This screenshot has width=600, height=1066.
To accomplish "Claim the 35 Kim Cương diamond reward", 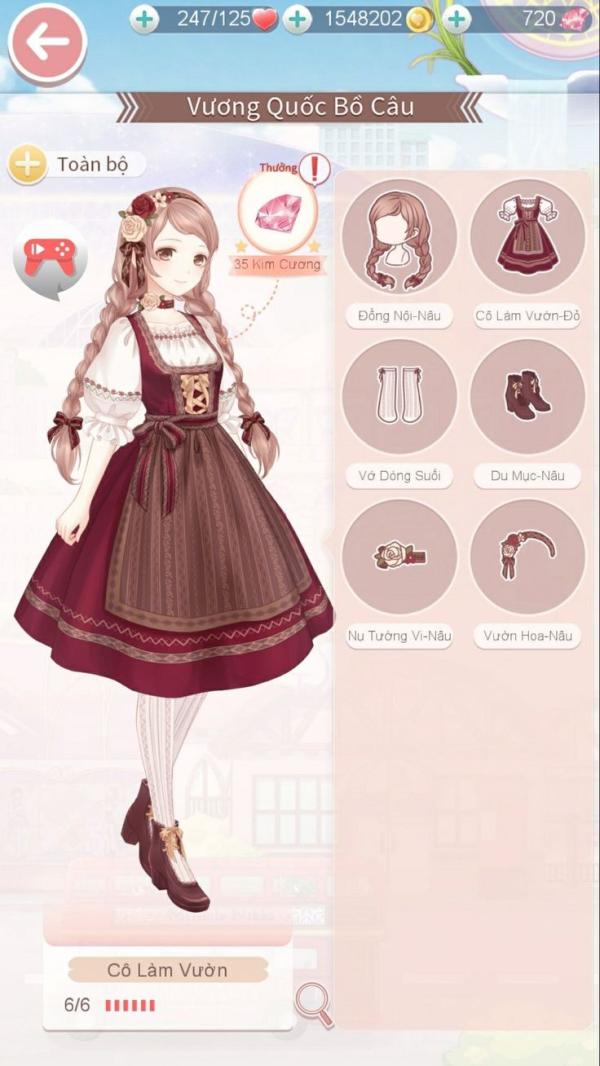I will 278,213.
